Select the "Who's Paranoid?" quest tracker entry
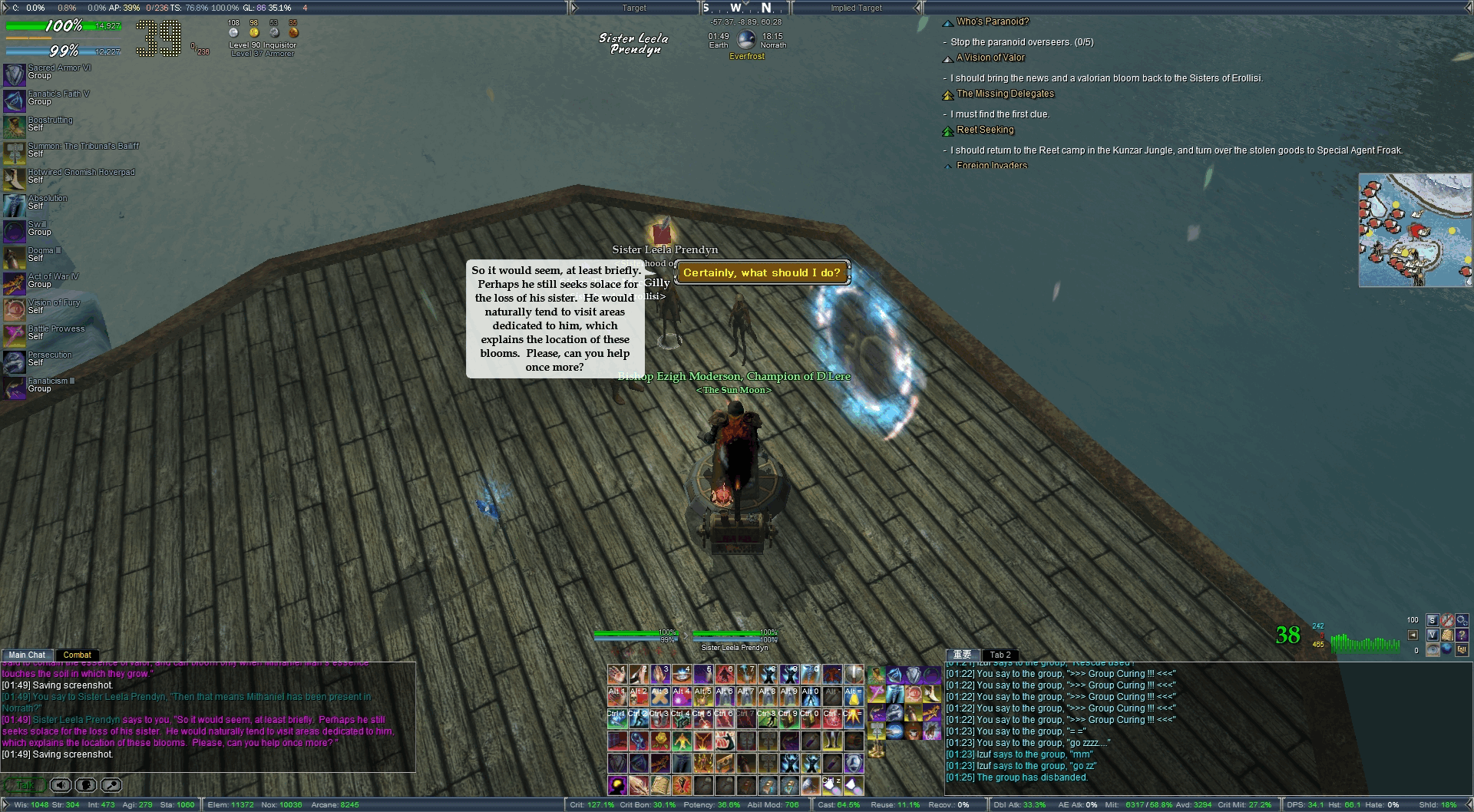 992,21
